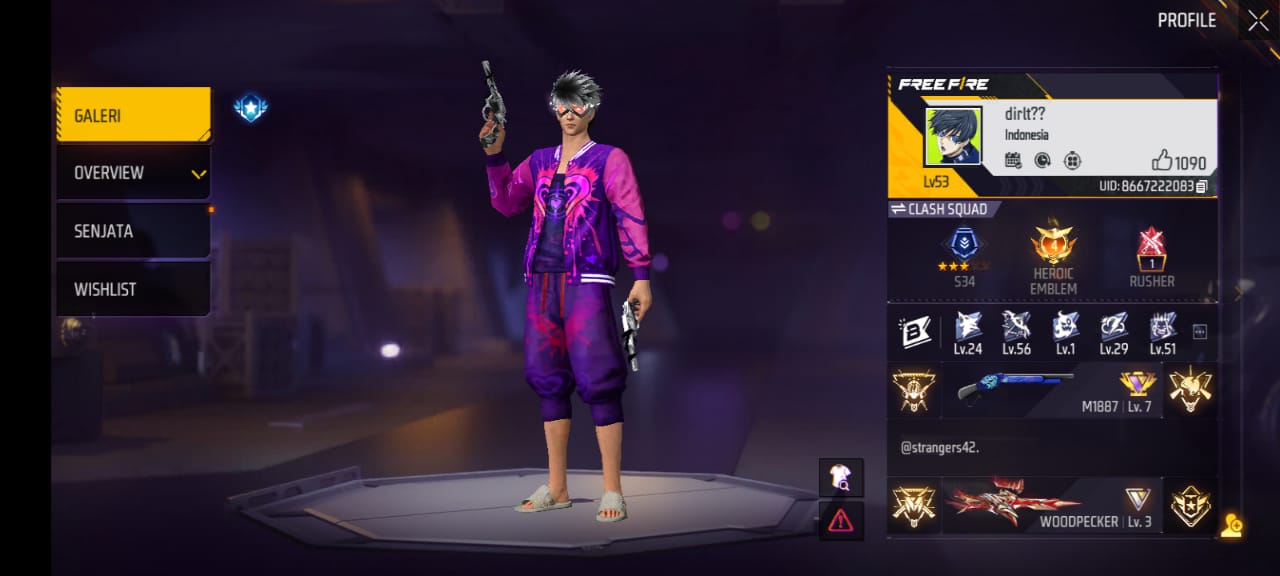Switch the Clash Squad mode selector

[940, 209]
